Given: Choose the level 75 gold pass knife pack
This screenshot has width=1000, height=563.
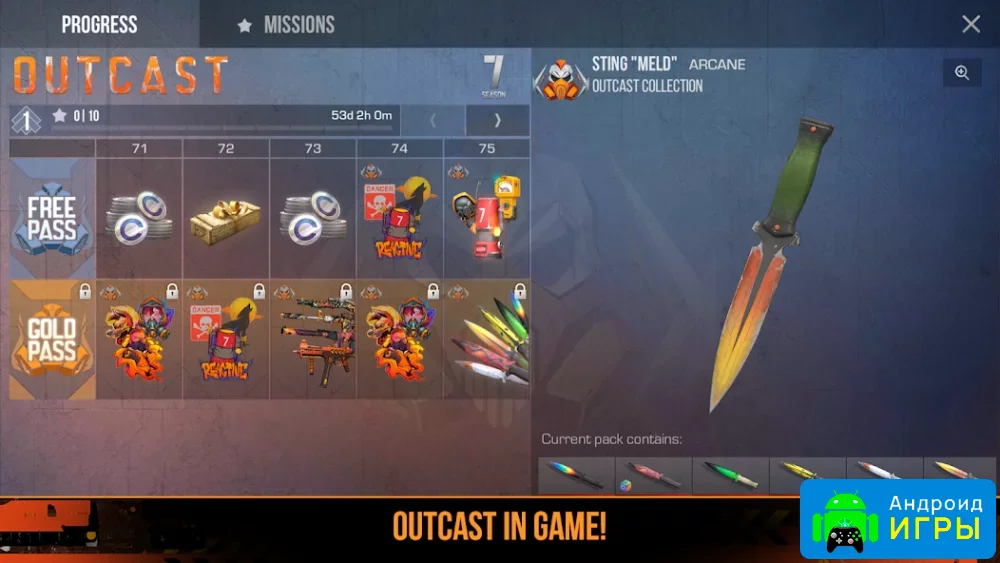Looking at the screenshot, I should click(487, 340).
